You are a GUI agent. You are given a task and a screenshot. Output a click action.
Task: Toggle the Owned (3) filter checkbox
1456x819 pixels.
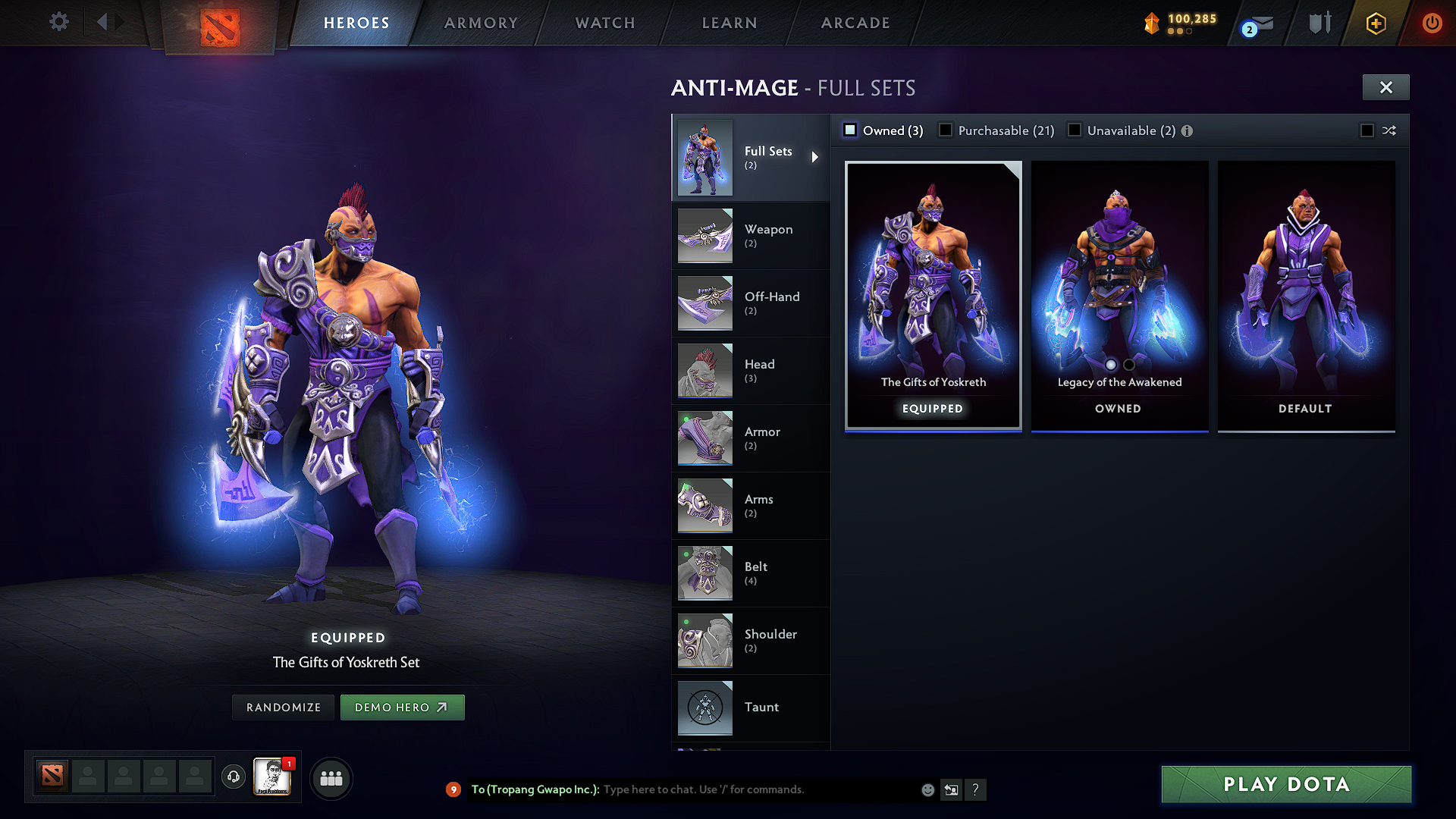(x=849, y=130)
